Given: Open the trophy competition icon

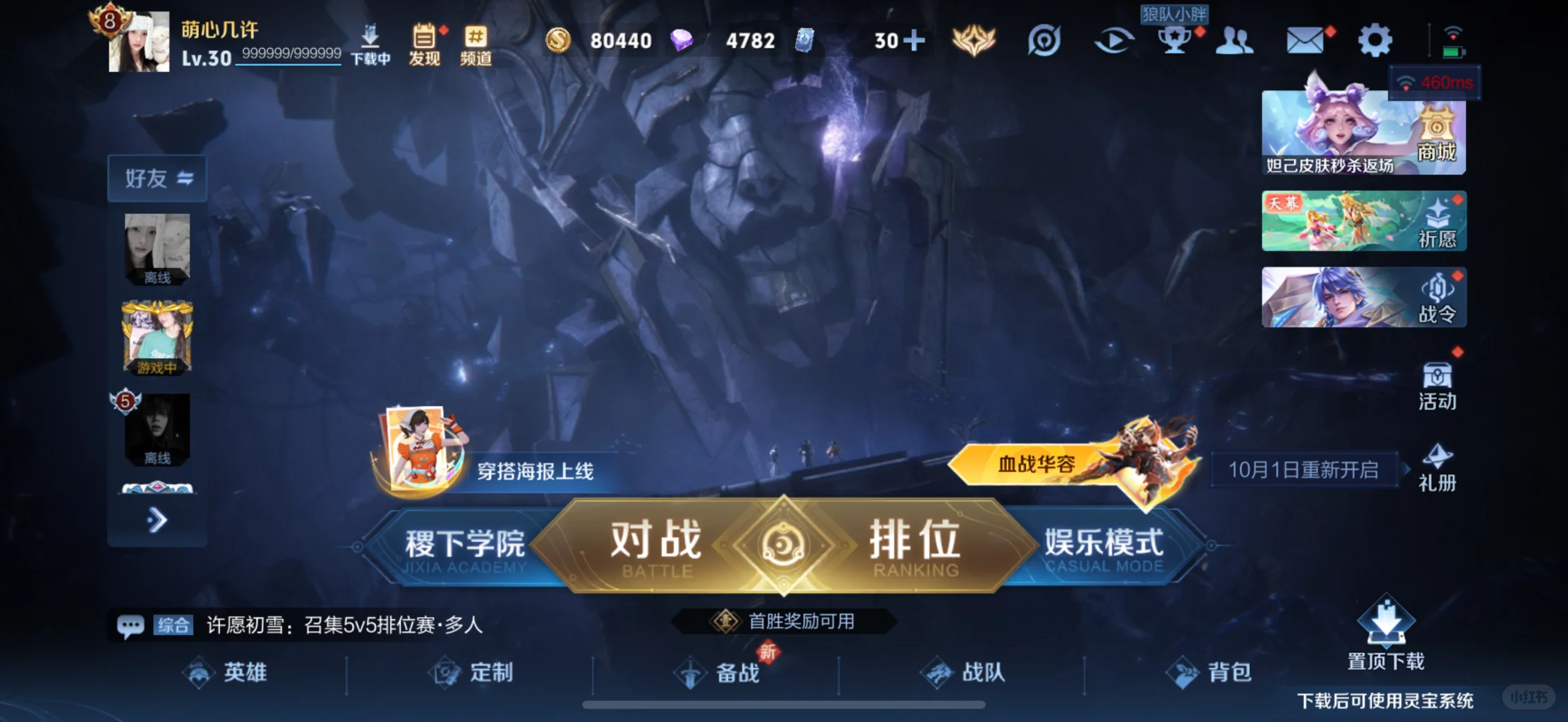Looking at the screenshot, I should (1174, 40).
